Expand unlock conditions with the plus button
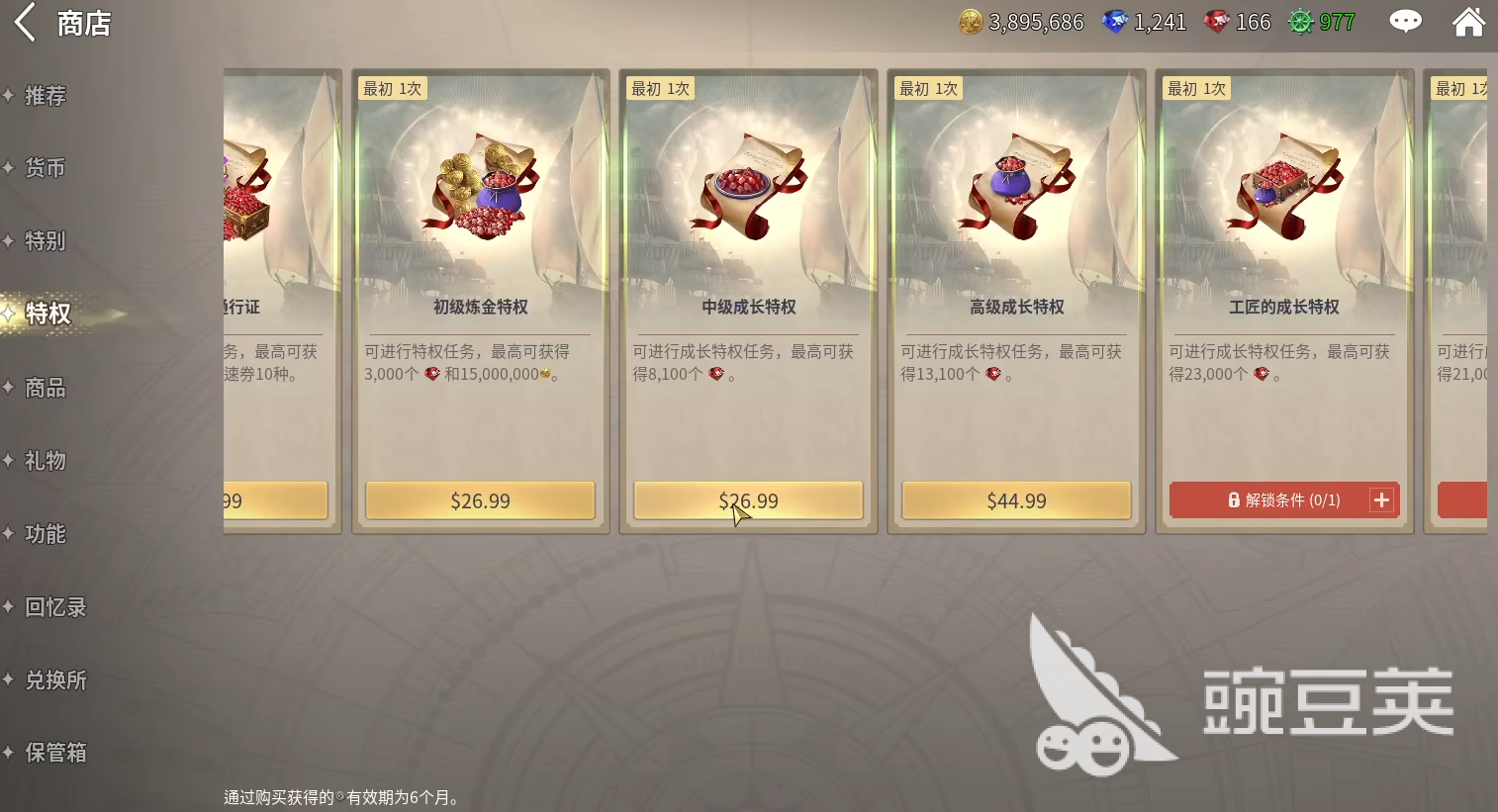The width and height of the screenshot is (1498, 812). coord(1381,499)
